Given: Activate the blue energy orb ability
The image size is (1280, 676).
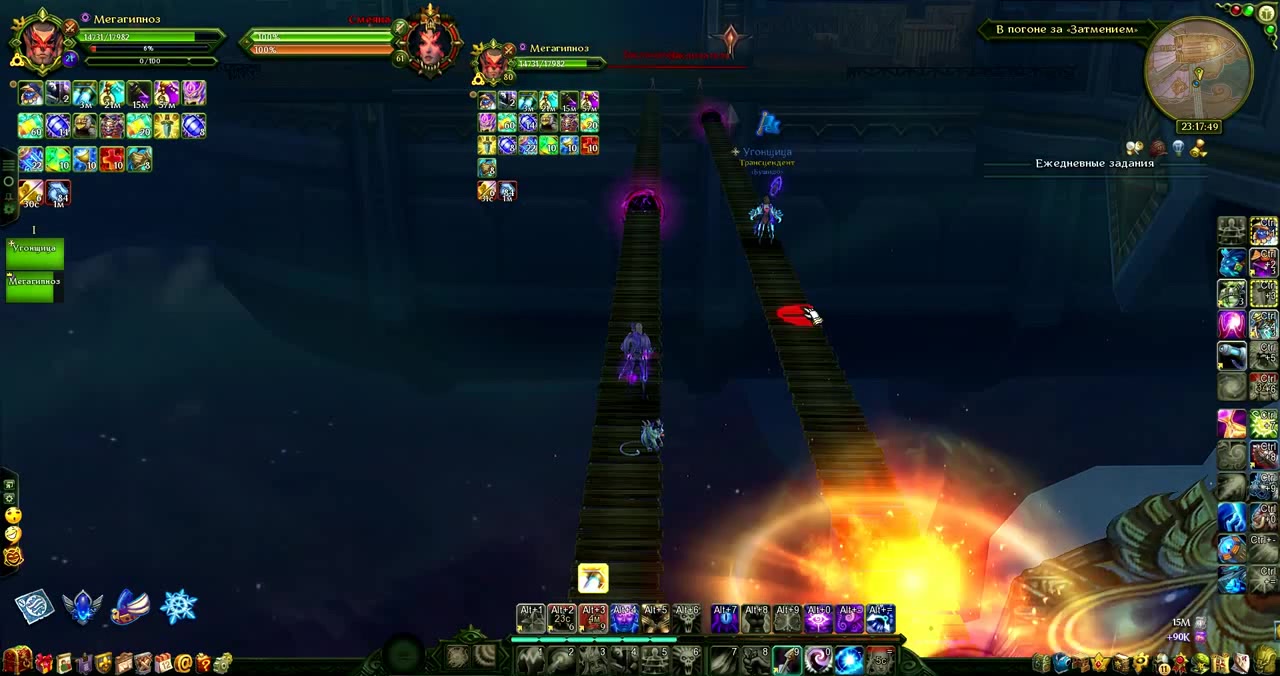Looking at the screenshot, I should [x=849, y=659].
